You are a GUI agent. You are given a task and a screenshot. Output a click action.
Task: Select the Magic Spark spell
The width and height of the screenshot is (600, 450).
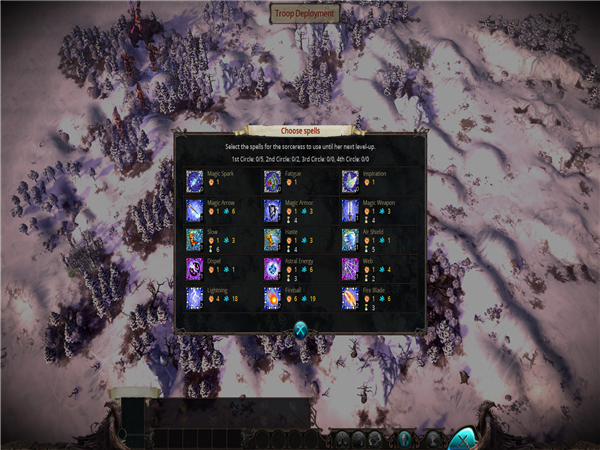[195, 181]
